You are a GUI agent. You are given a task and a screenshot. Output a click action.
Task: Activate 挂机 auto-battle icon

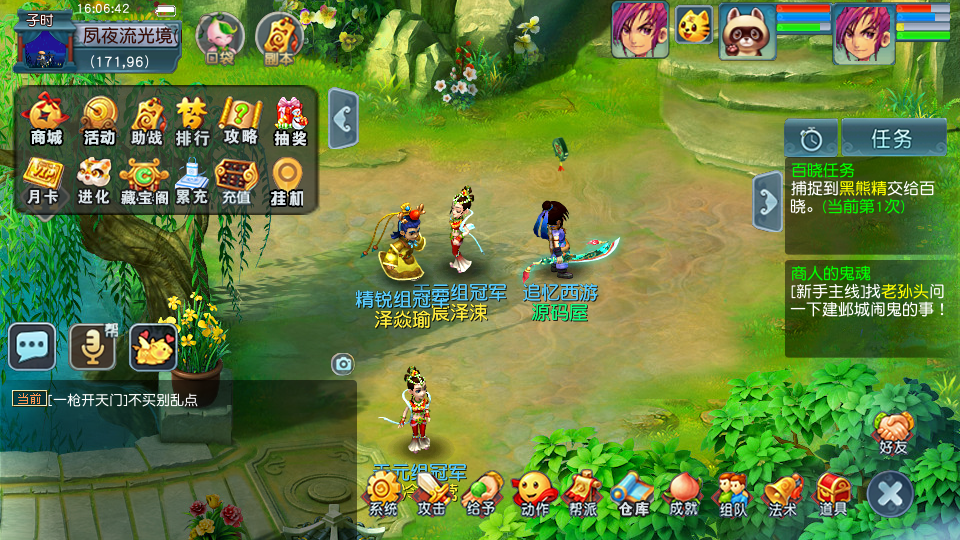coord(287,180)
